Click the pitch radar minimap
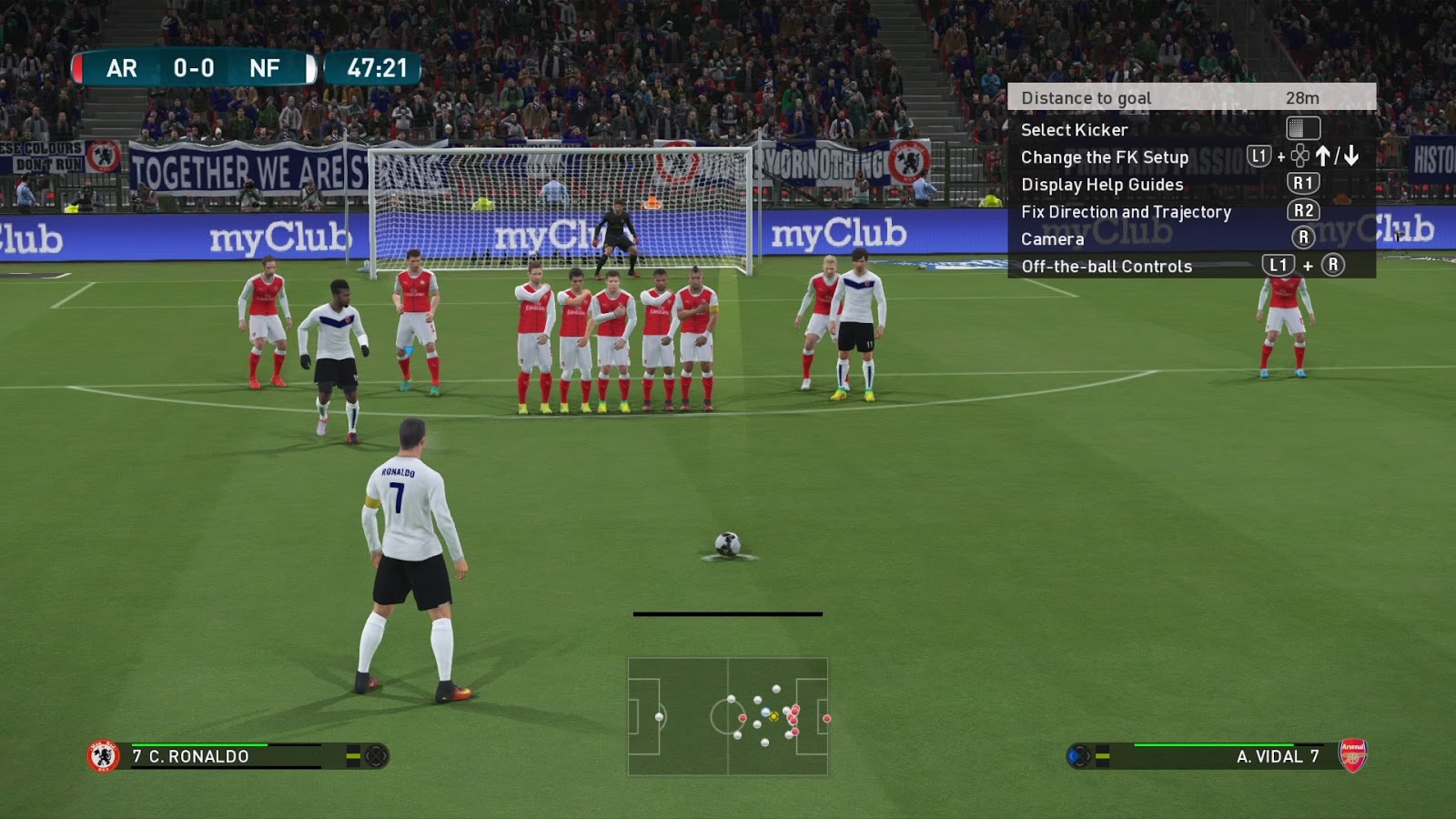Viewport: 1456px width, 819px height. coord(728,717)
